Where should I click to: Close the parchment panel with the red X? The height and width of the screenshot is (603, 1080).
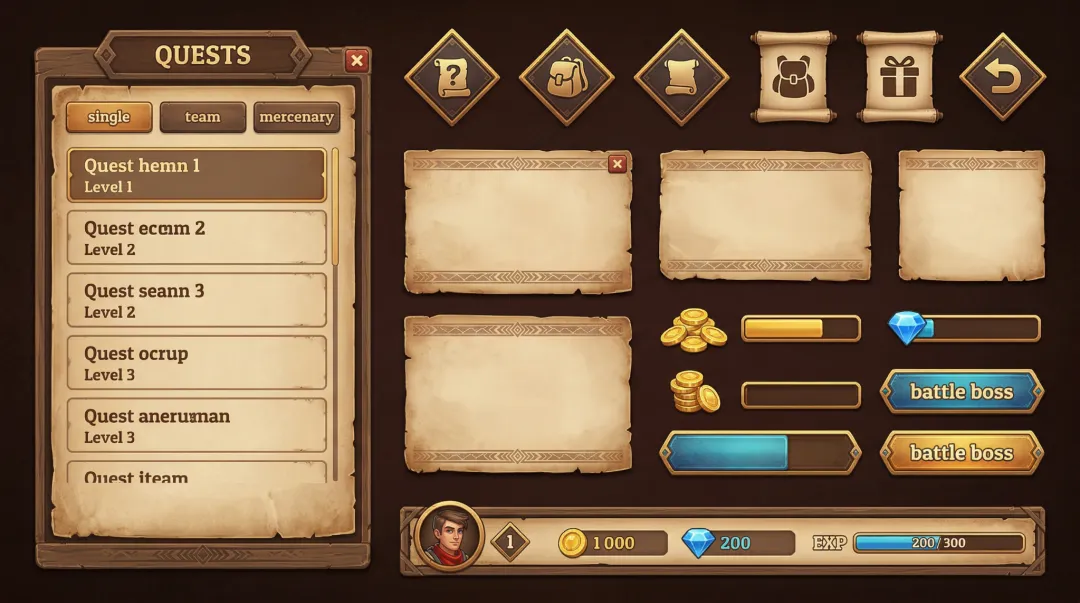(x=617, y=164)
